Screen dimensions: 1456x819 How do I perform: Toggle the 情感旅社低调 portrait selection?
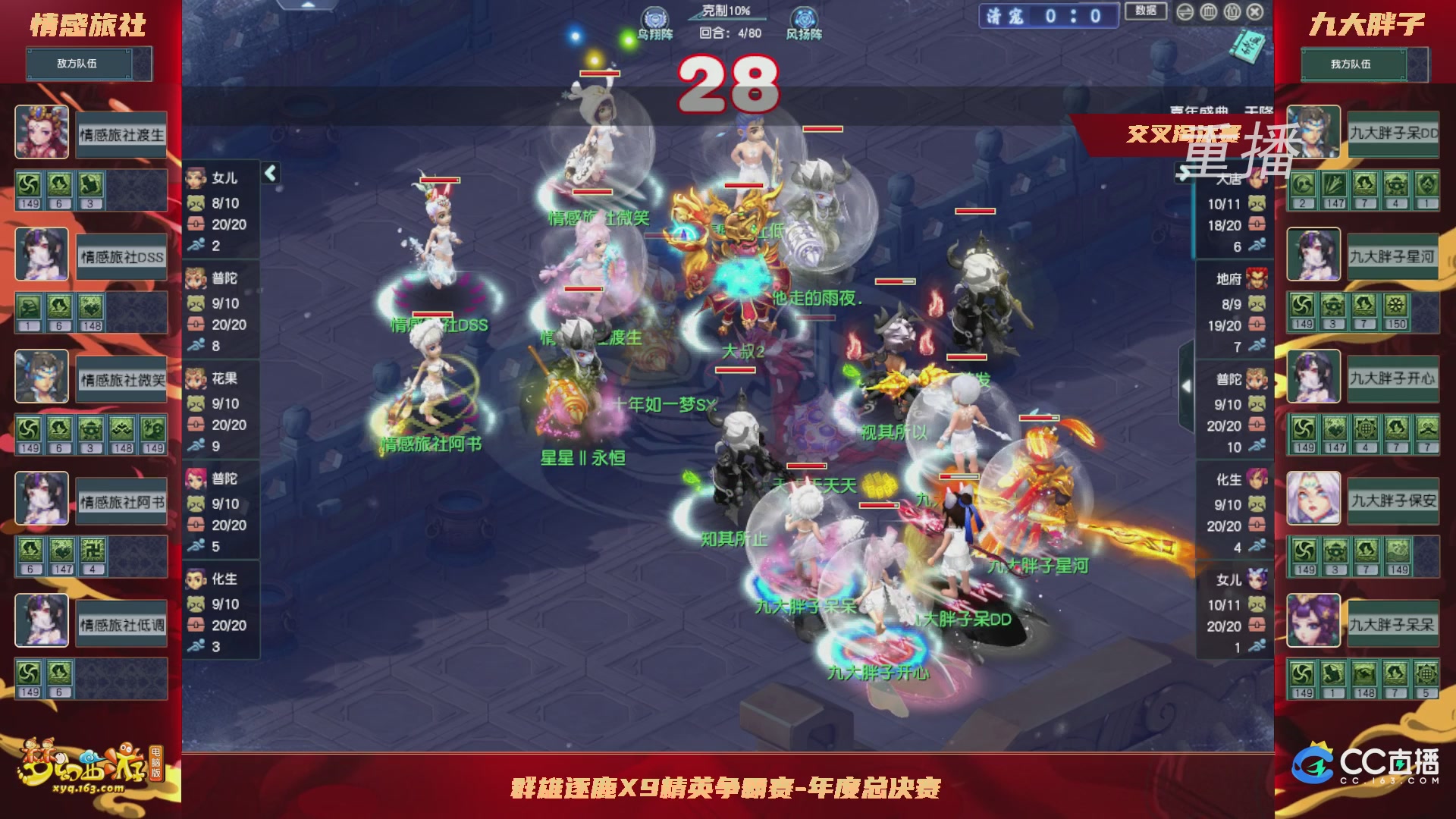42,621
